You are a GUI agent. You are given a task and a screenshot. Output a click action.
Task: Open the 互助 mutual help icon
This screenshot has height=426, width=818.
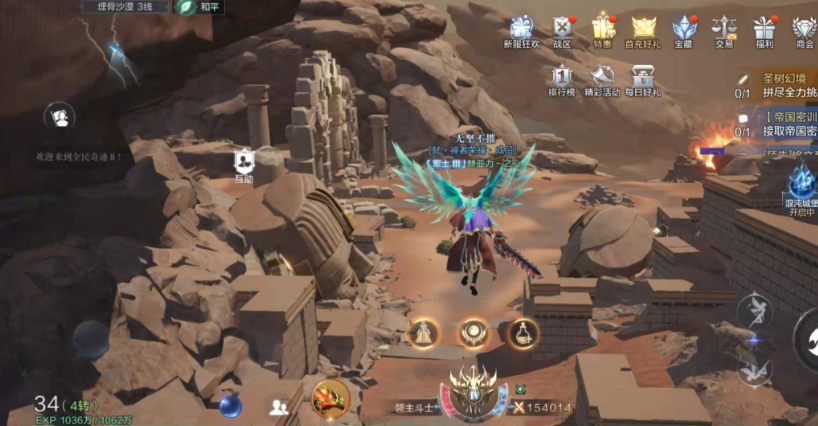pyautogui.click(x=243, y=164)
